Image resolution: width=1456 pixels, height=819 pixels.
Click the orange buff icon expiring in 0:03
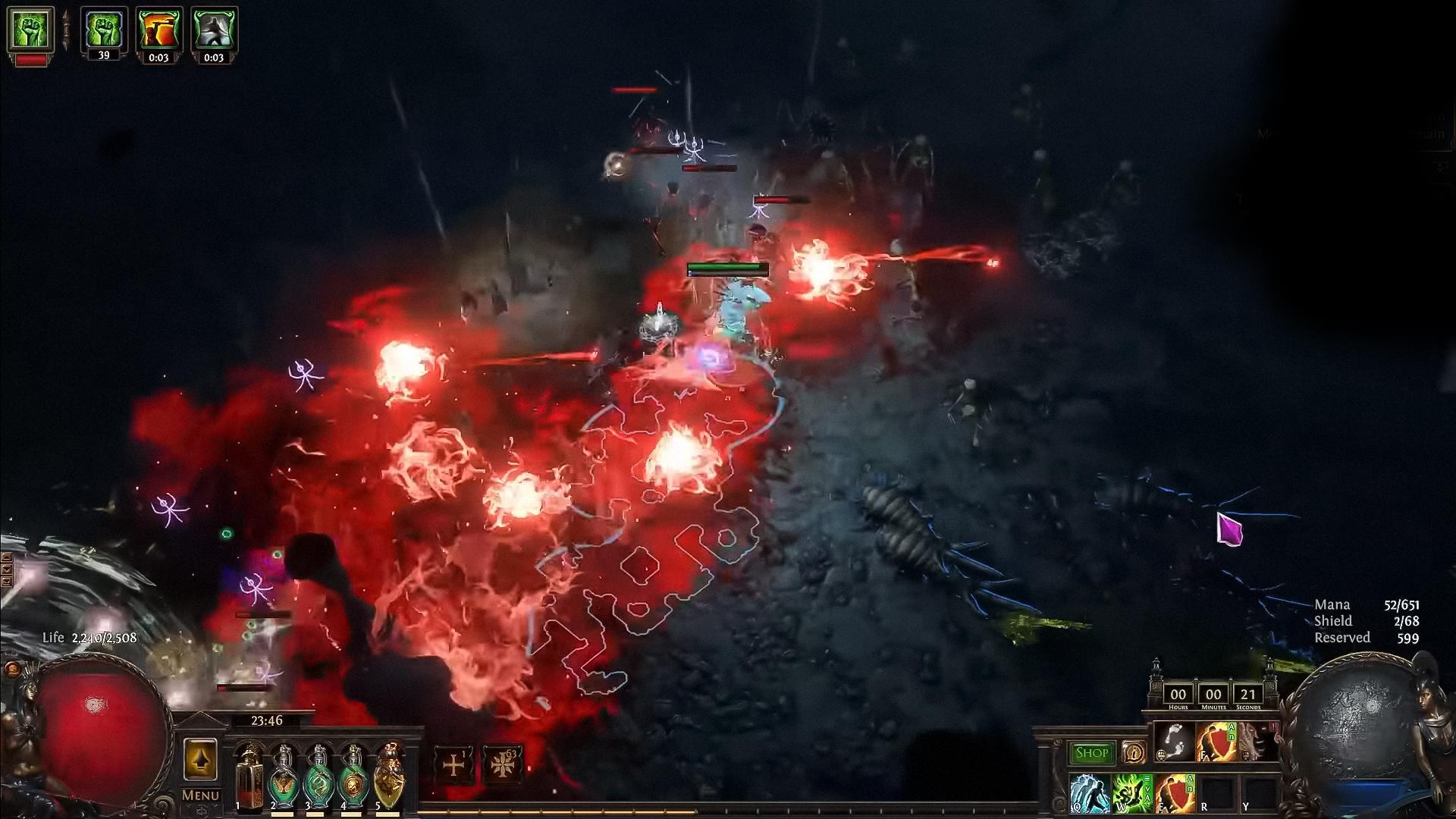160,29
